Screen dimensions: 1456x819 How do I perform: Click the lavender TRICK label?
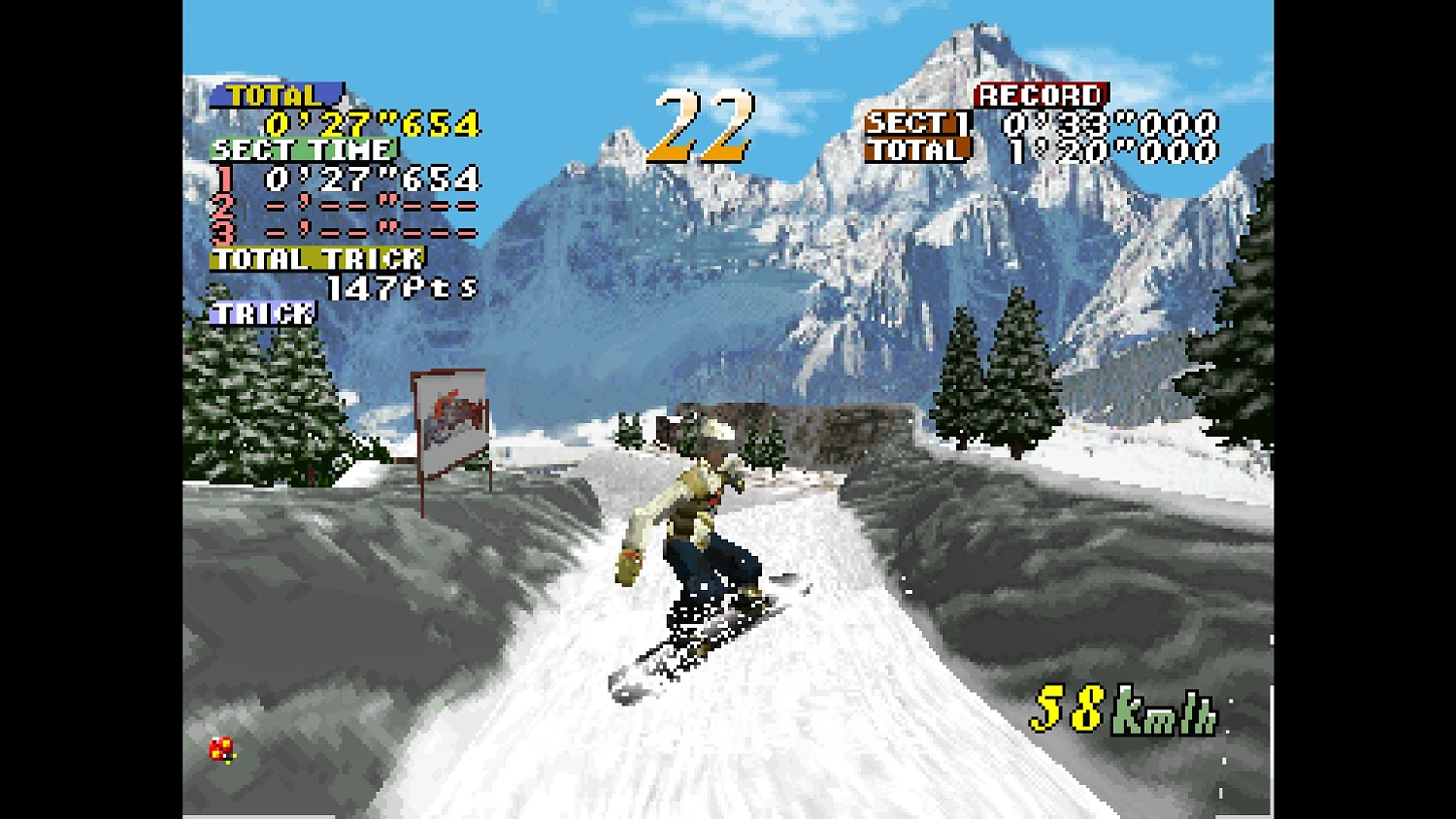pos(264,312)
